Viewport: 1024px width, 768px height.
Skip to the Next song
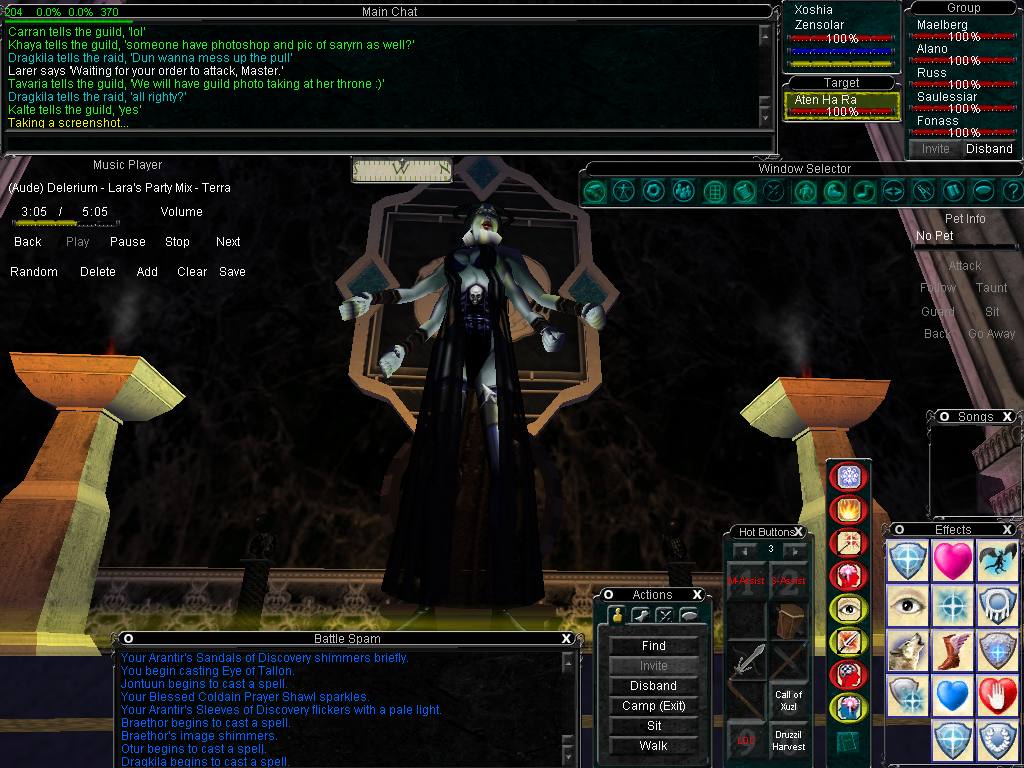(x=228, y=242)
